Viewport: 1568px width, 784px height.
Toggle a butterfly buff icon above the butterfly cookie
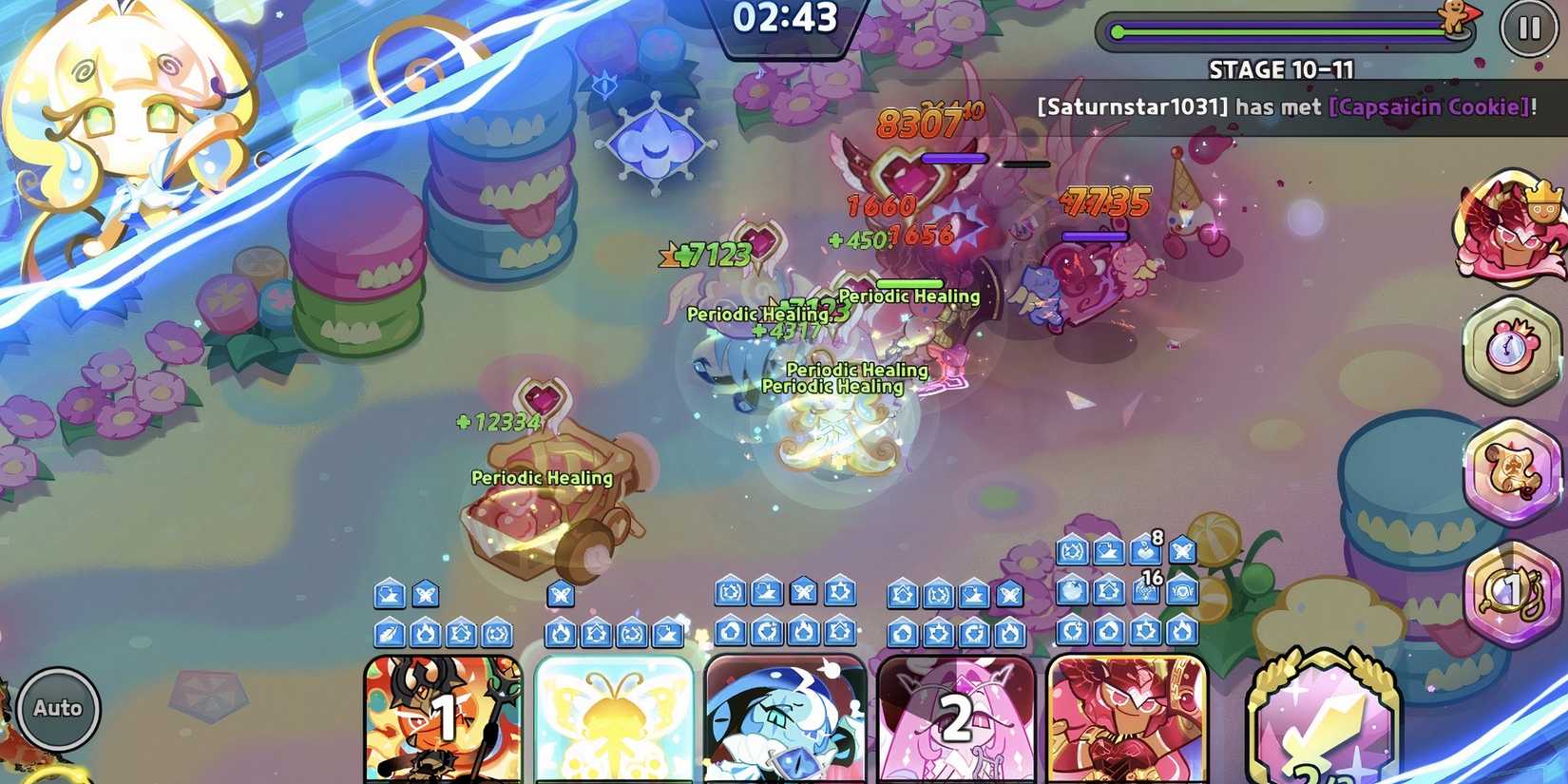click(x=562, y=596)
